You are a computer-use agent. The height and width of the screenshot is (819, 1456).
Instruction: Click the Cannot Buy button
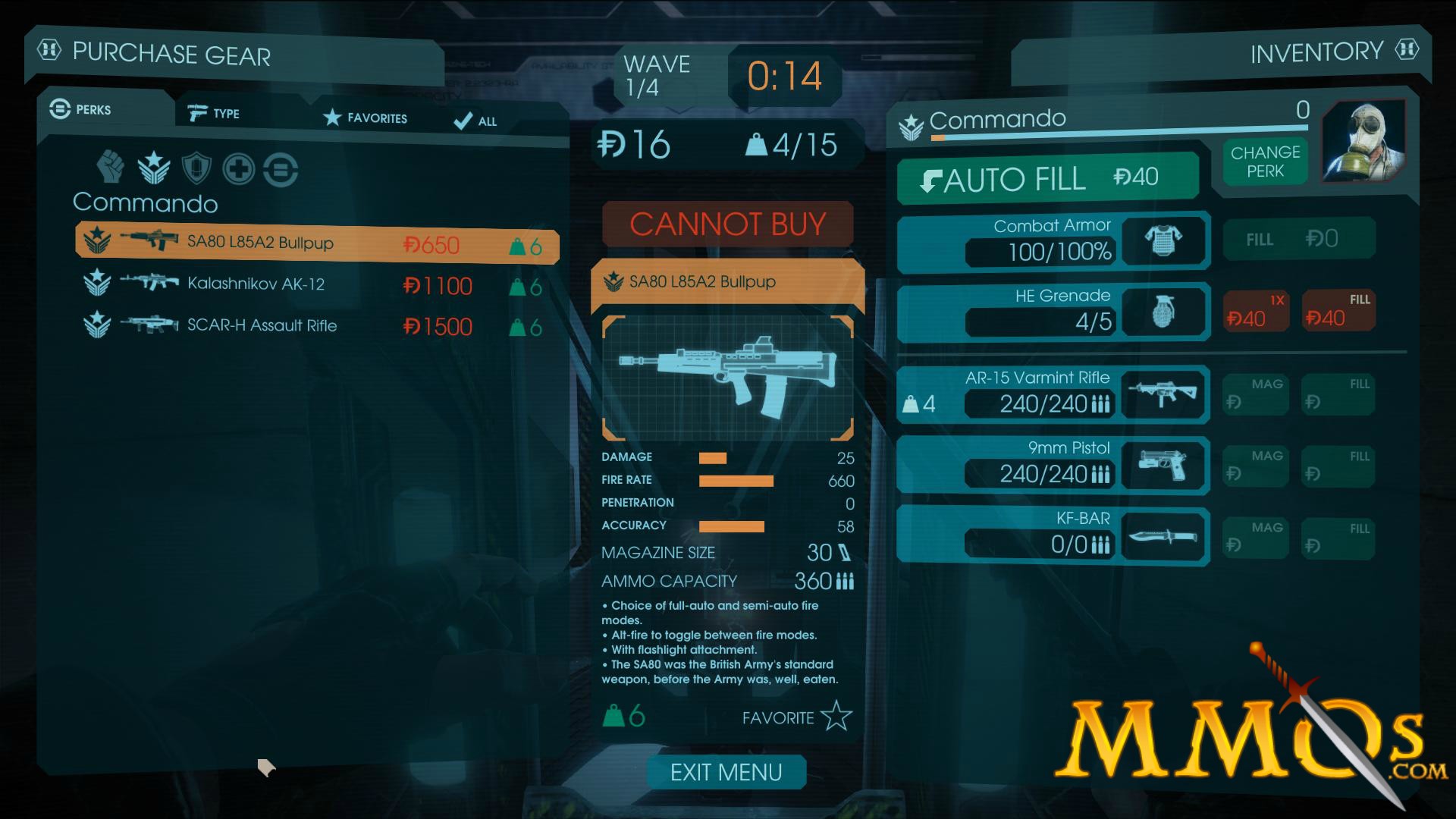727,224
